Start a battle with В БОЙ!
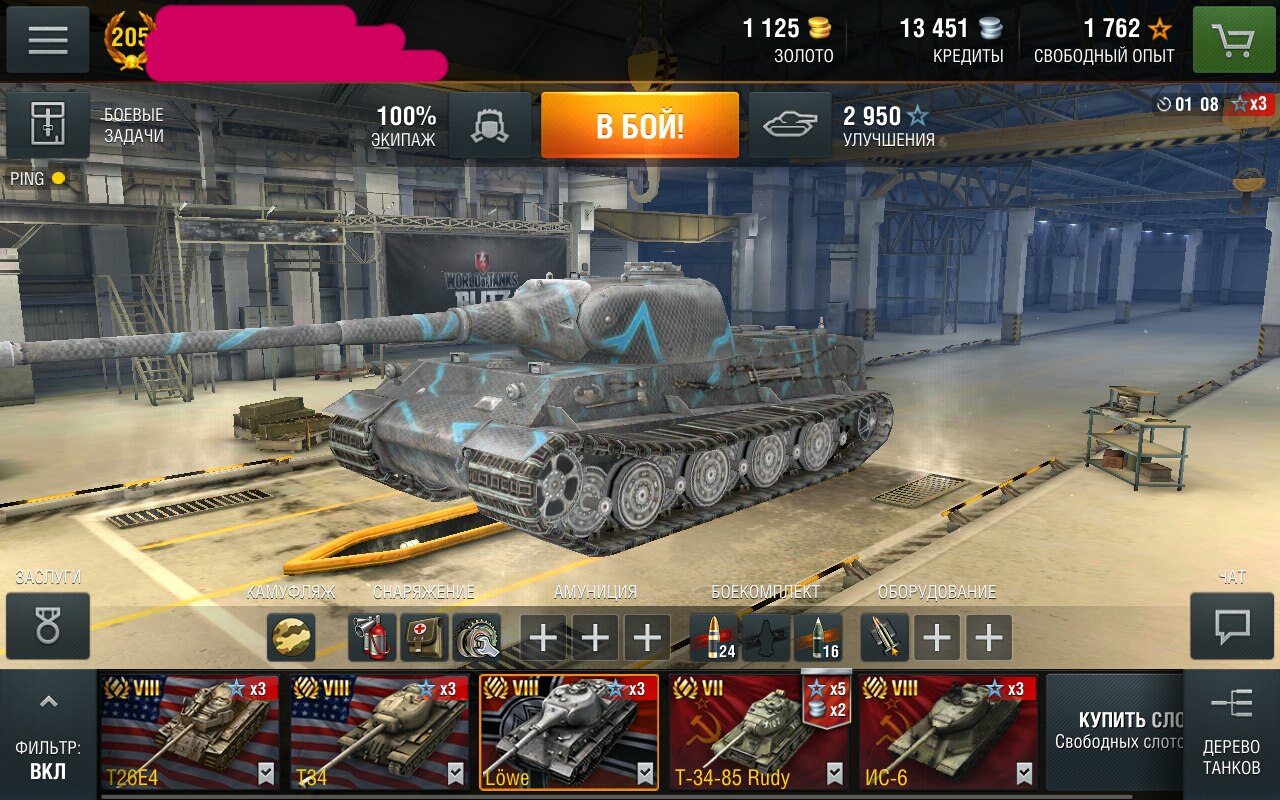The height and width of the screenshot is (800, 1280). click(640, 126)
